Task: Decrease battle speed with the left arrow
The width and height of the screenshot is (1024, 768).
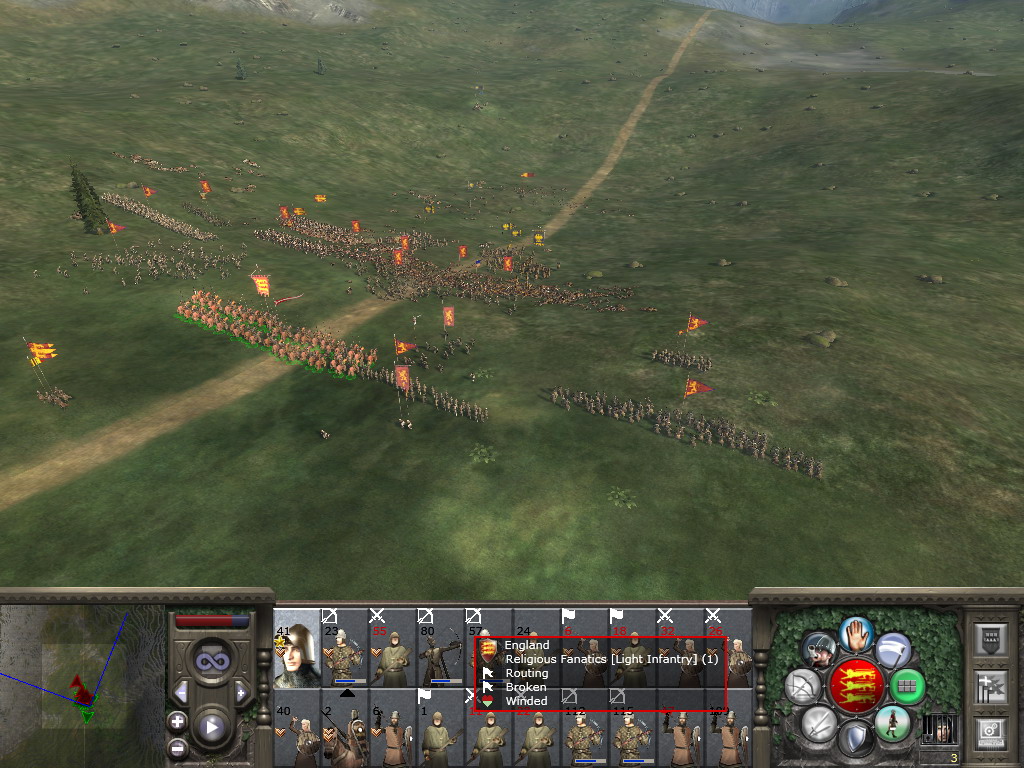Action: (181, 692)
